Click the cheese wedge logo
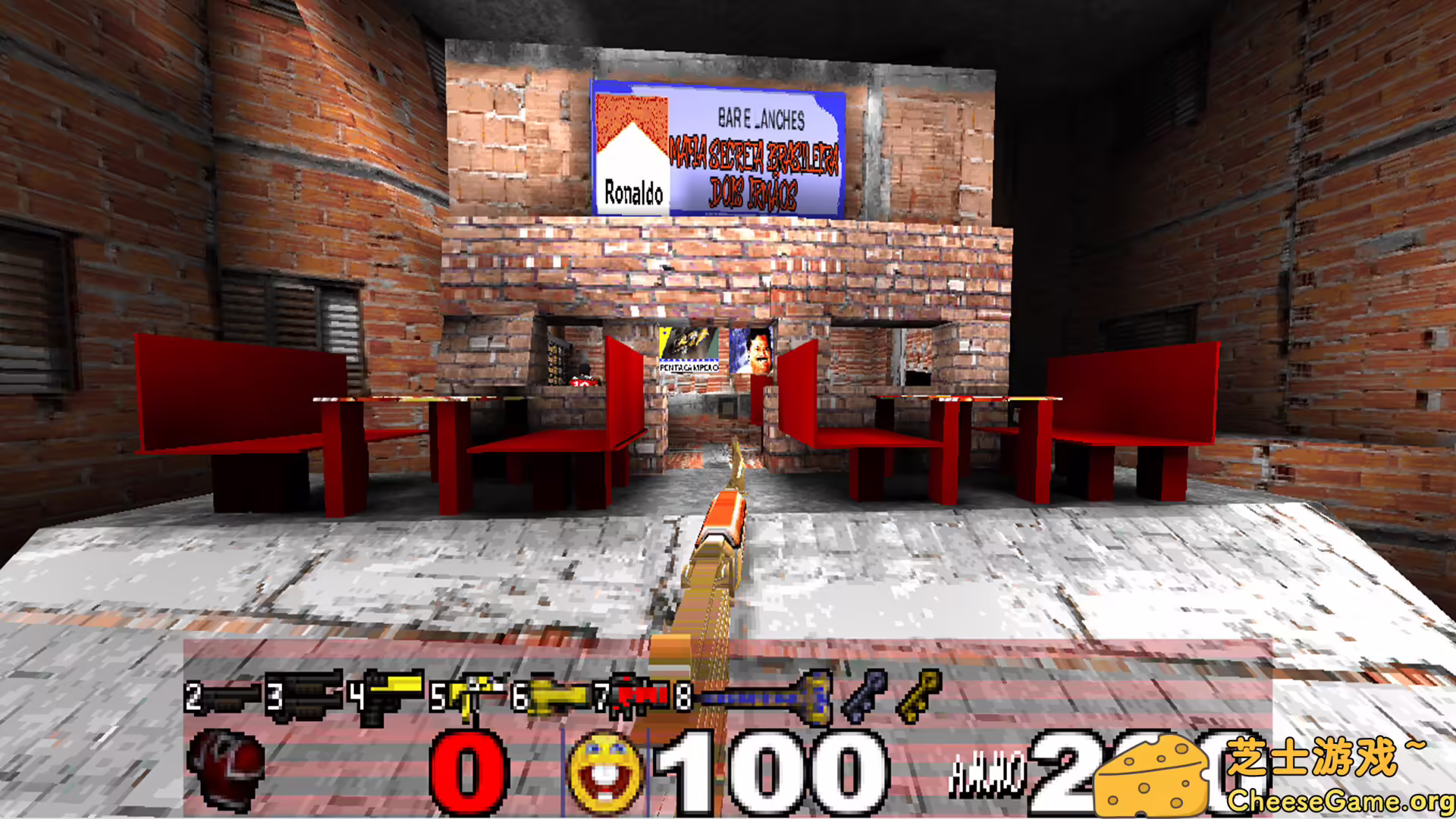1456x819 pixels. point(1153,777)
